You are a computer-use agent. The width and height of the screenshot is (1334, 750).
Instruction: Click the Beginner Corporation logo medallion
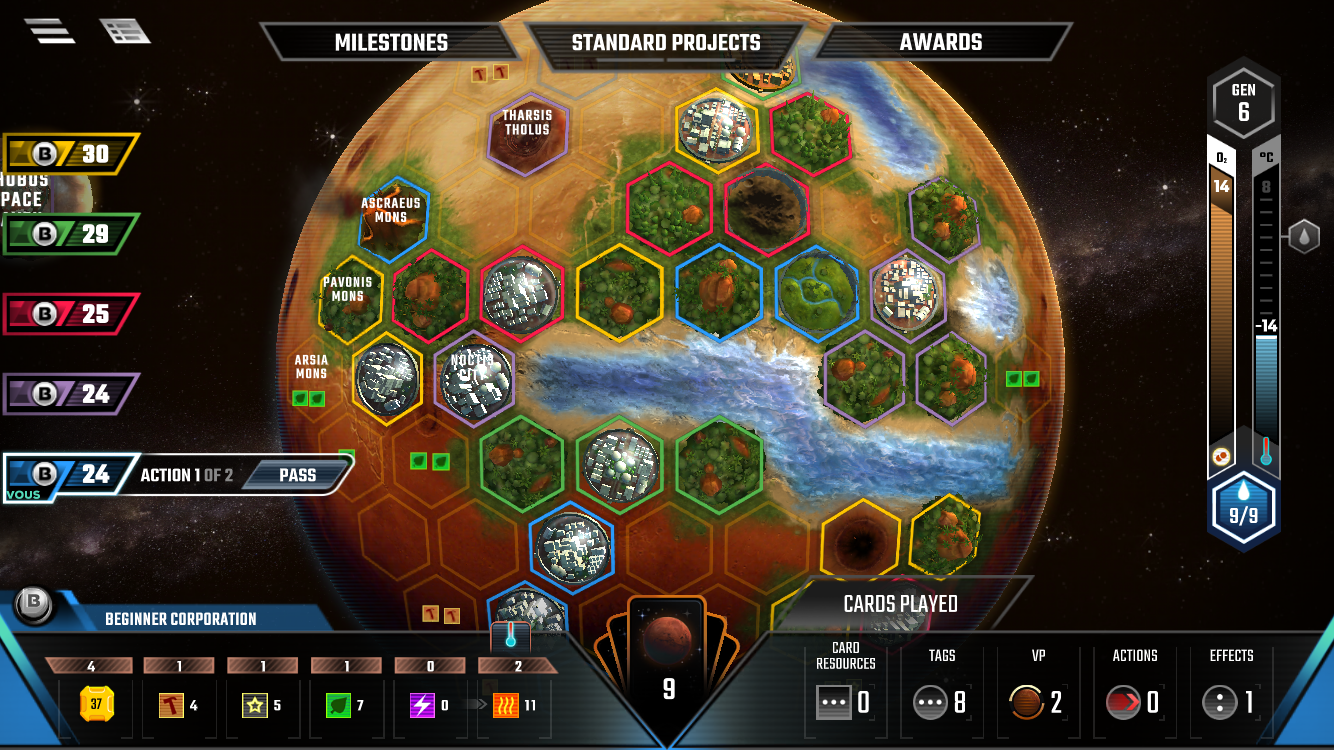tap(36, 604)
